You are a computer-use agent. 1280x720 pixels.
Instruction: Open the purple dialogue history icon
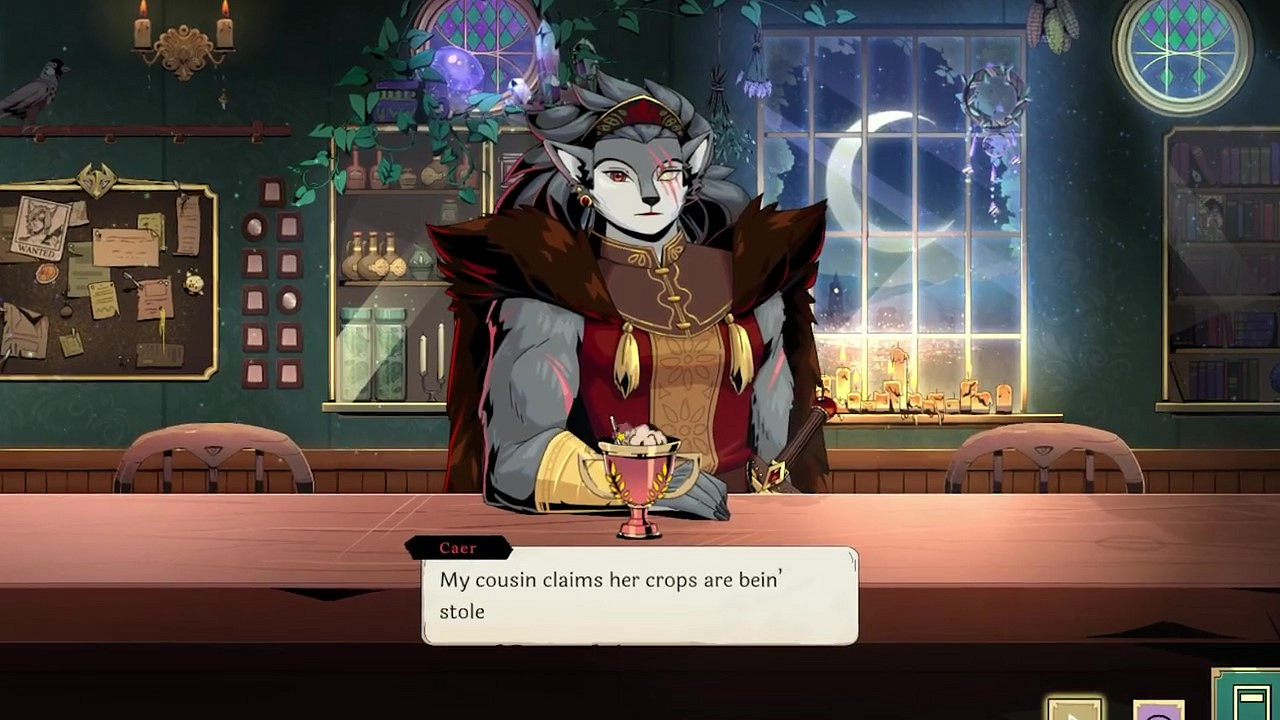click(1158, 712)
